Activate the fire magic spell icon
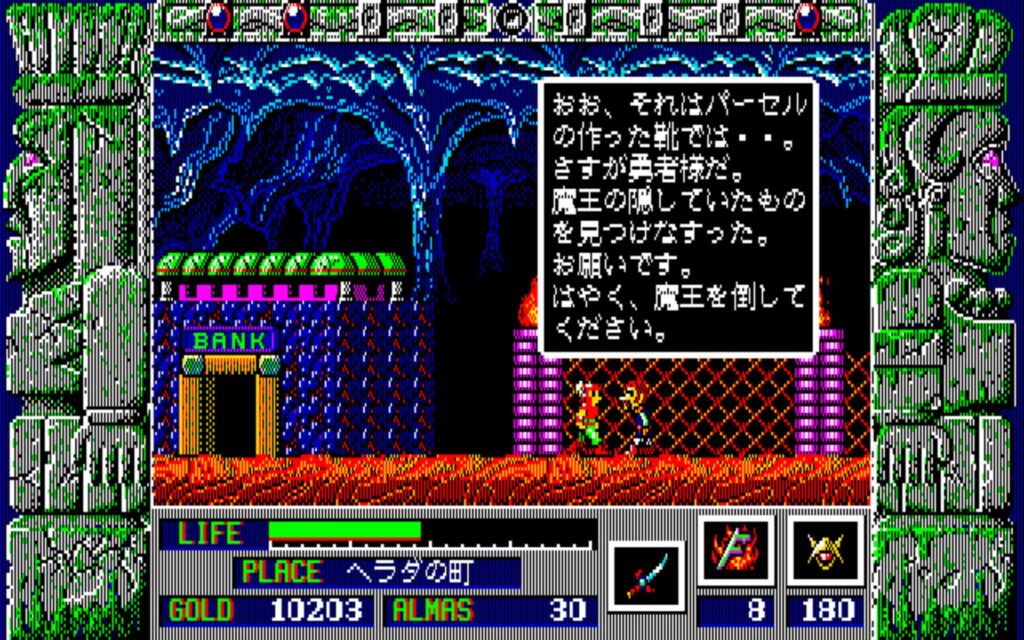 click(x=736, y=551)
